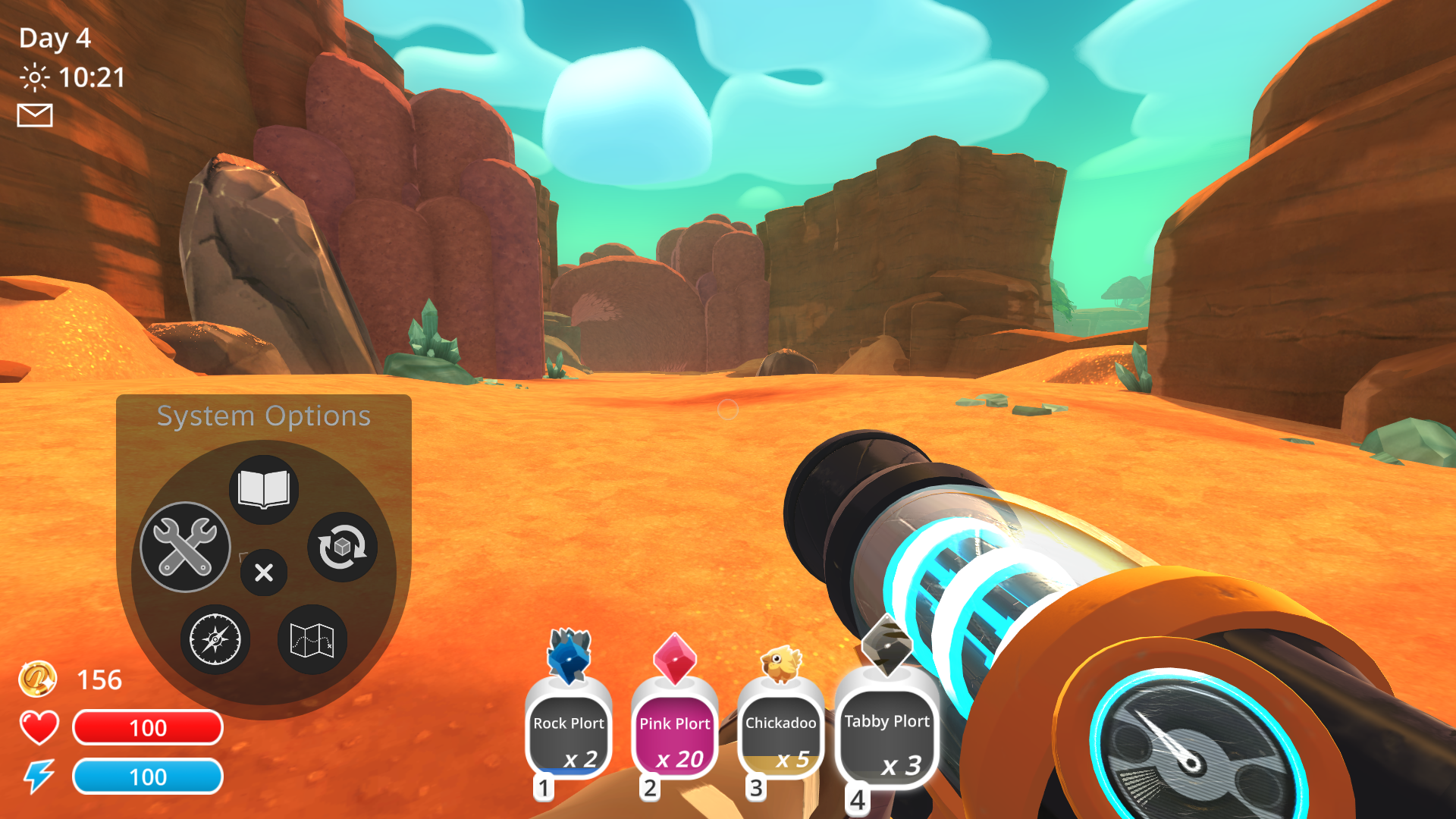Select the Pink Plort inventory slot

pos(674,732)
